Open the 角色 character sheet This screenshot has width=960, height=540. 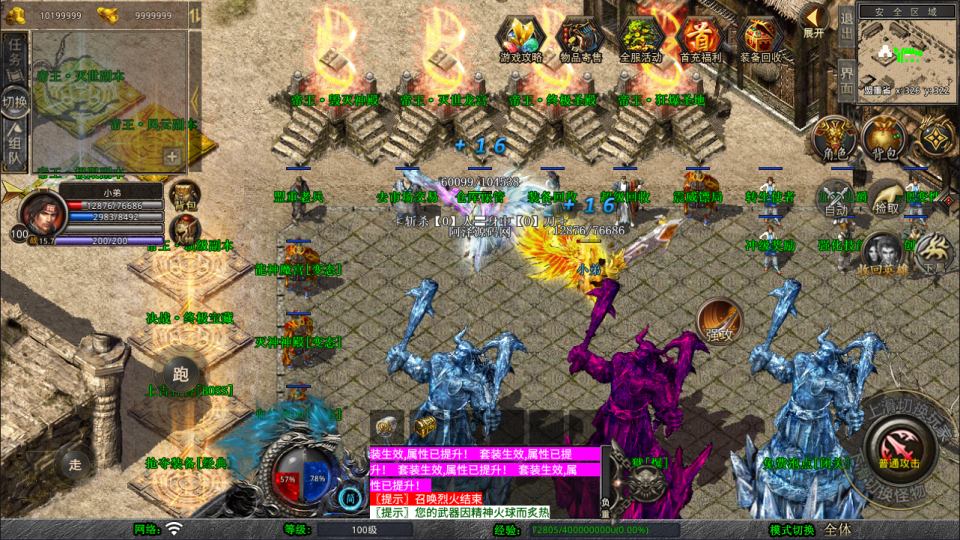833,137
